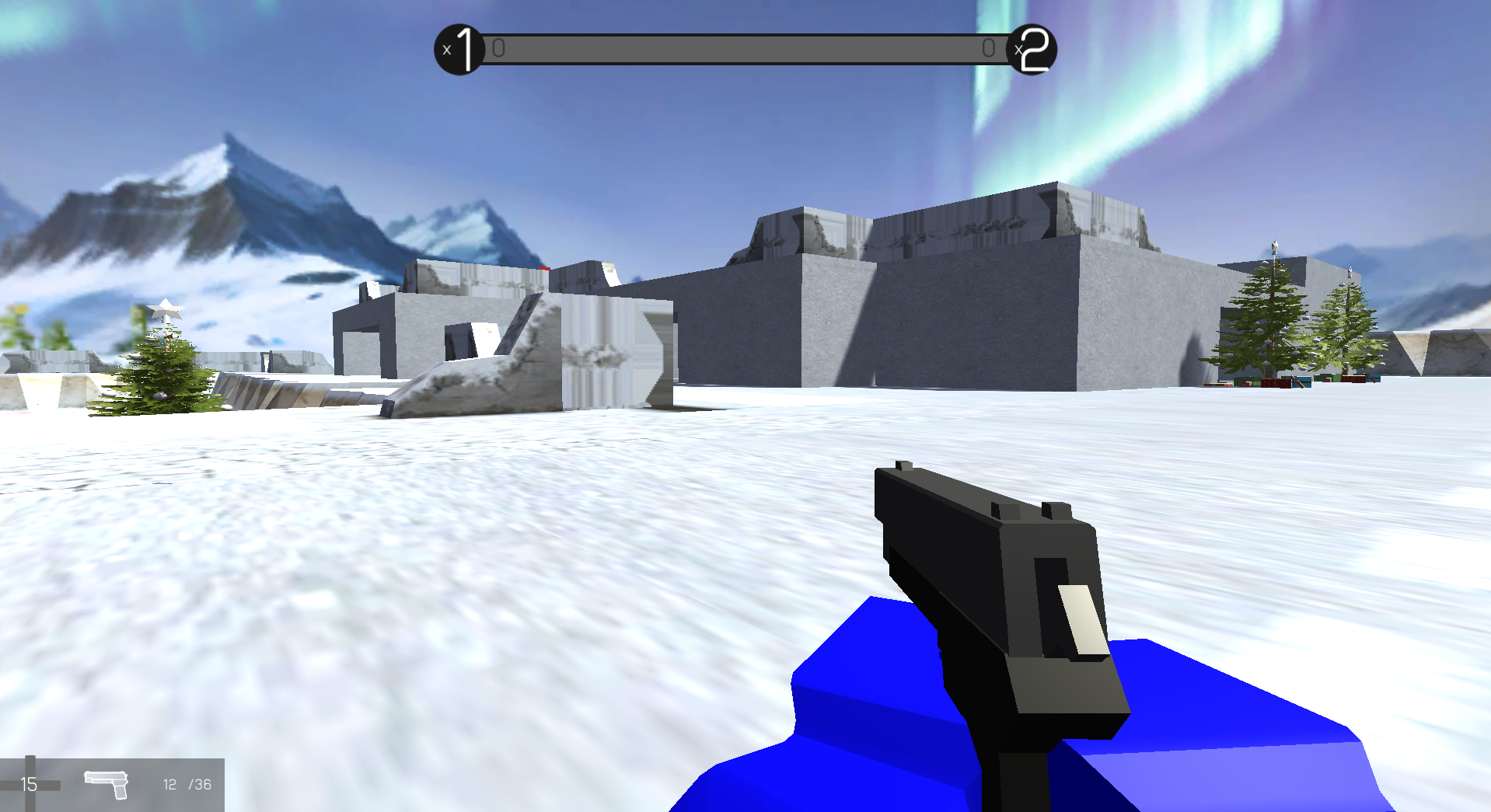This screenshot has width=1491, height=812.
Task: Click the middle of the score progress bar
Action: click(745, 47)
